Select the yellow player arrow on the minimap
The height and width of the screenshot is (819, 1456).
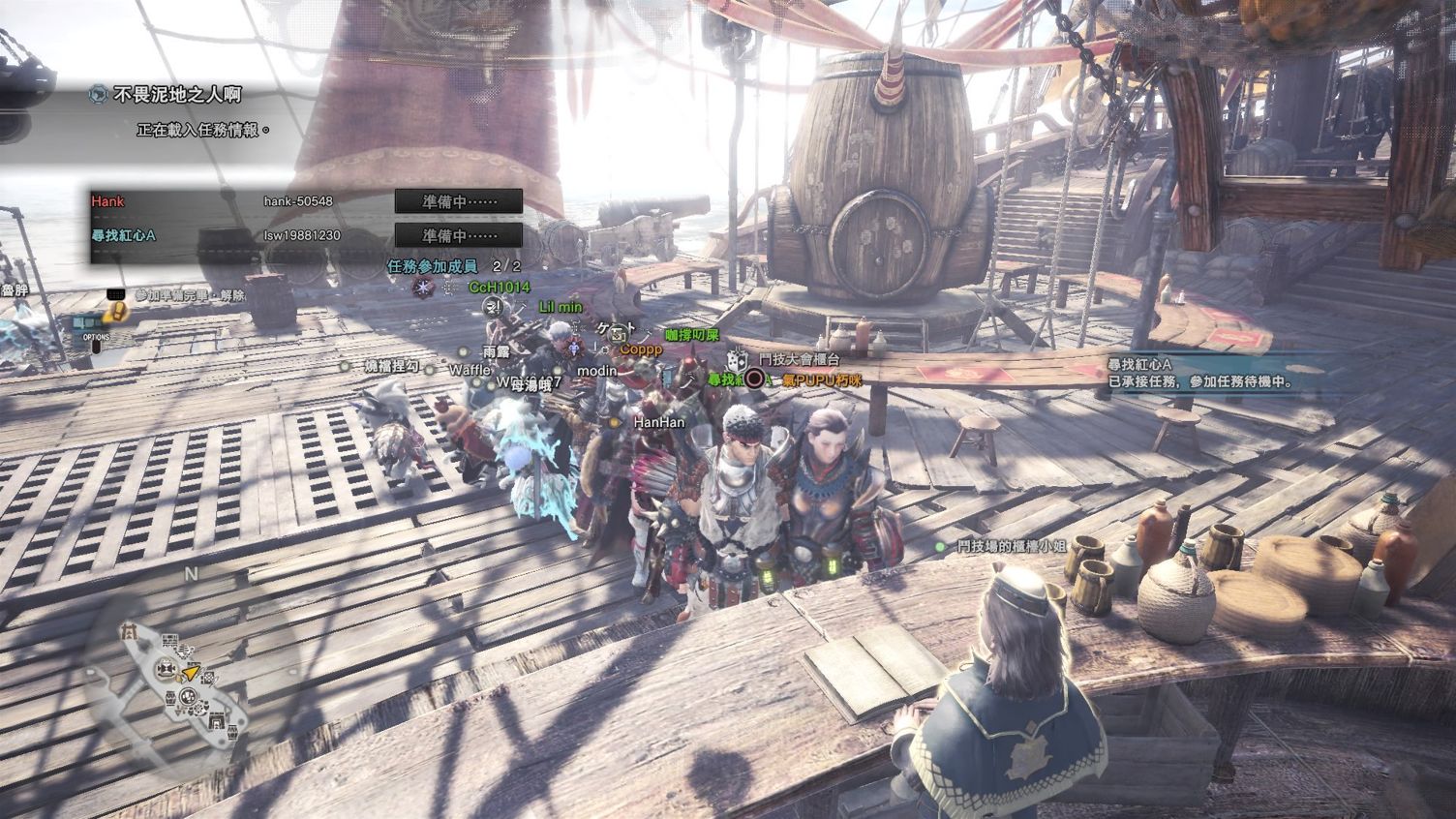pyautogui.click(x=192, y=672)
